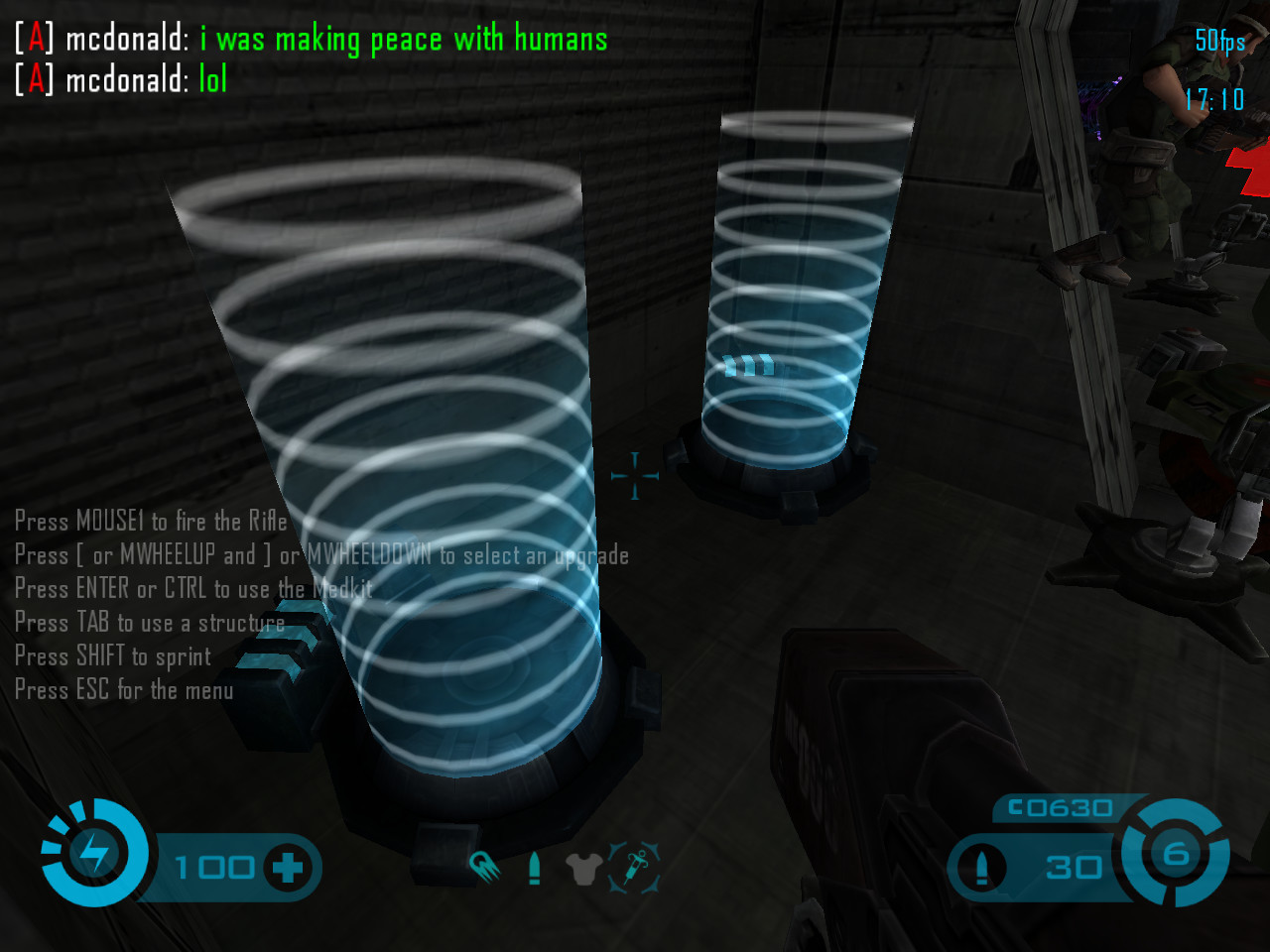Activate the highlighted medkit syringe icon
1270x952 pixels.
[634, 868]
